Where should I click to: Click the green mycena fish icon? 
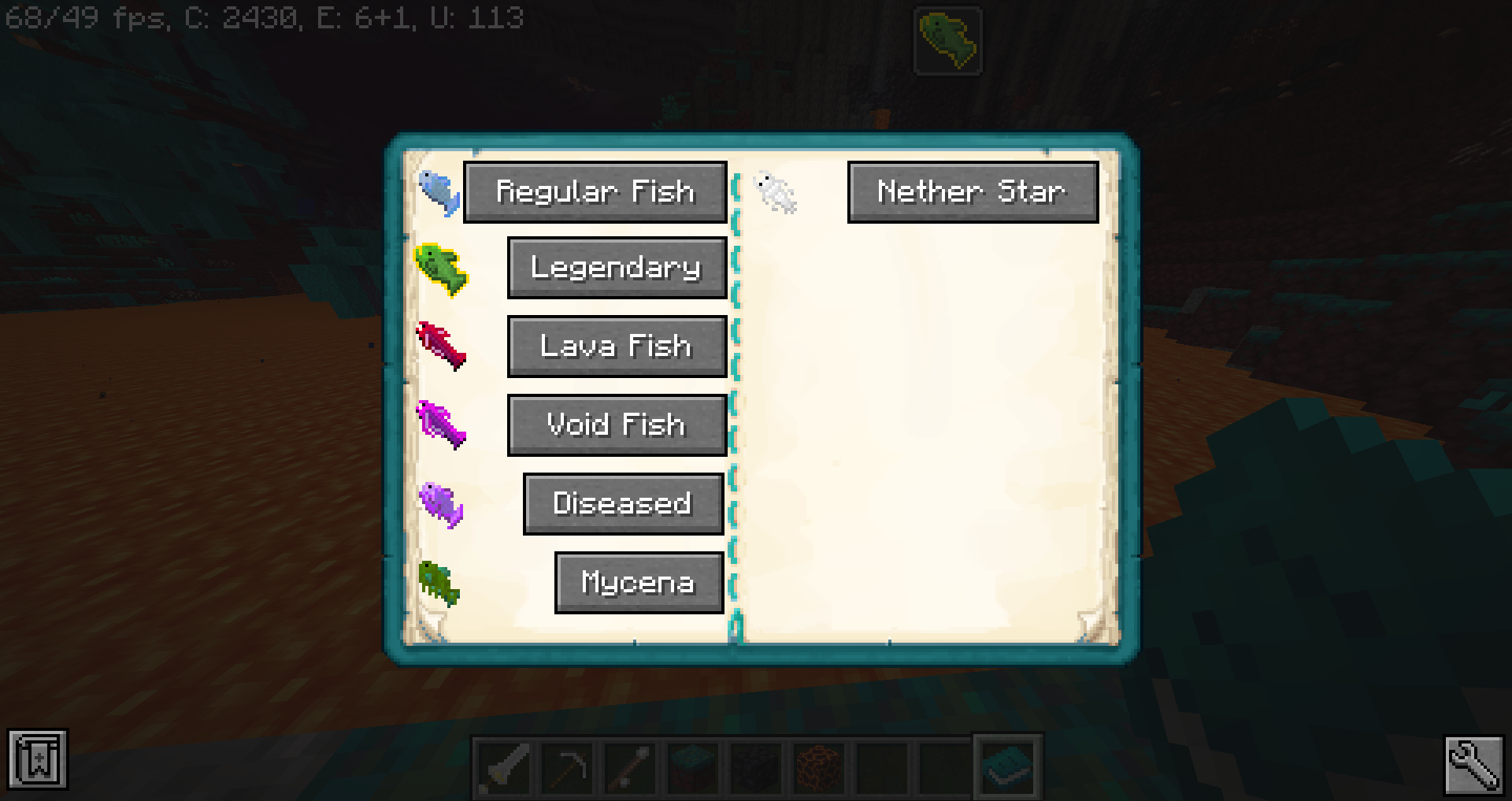(x=439, y=585)
